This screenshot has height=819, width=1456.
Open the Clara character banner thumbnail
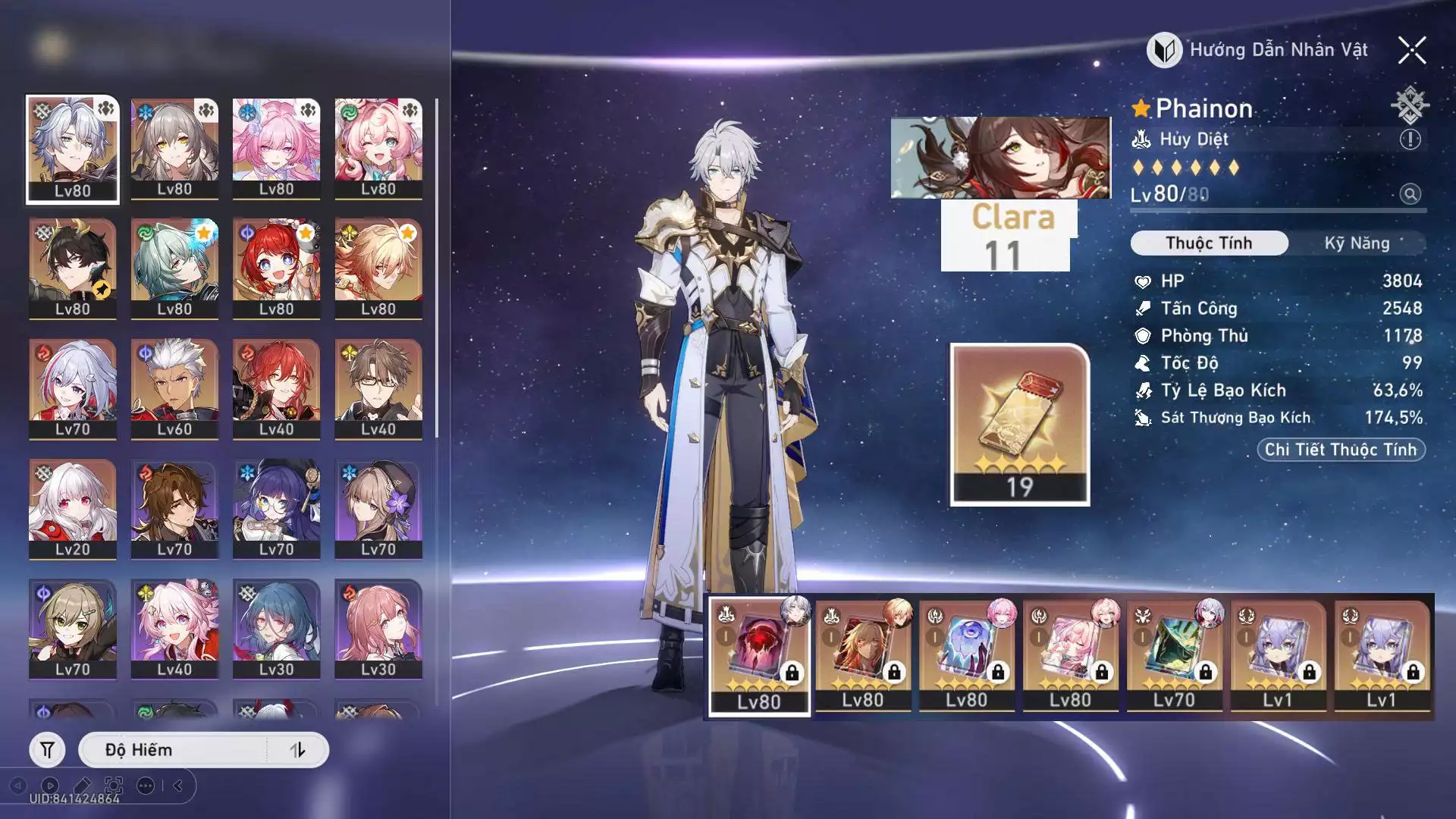1000,158
